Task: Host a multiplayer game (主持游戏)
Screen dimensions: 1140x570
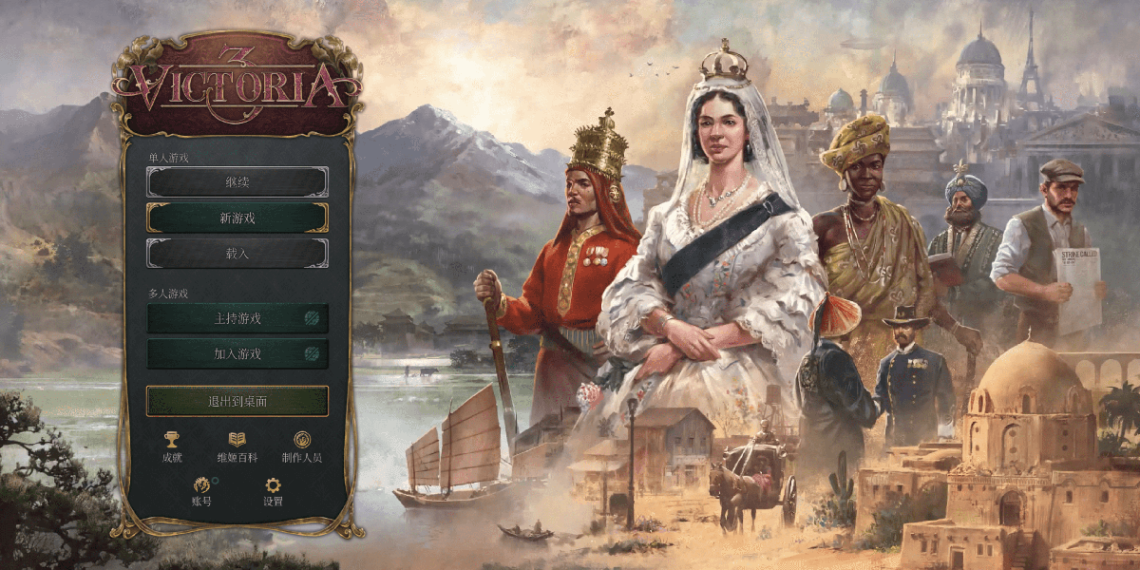Action: click(x=237, y=318)
